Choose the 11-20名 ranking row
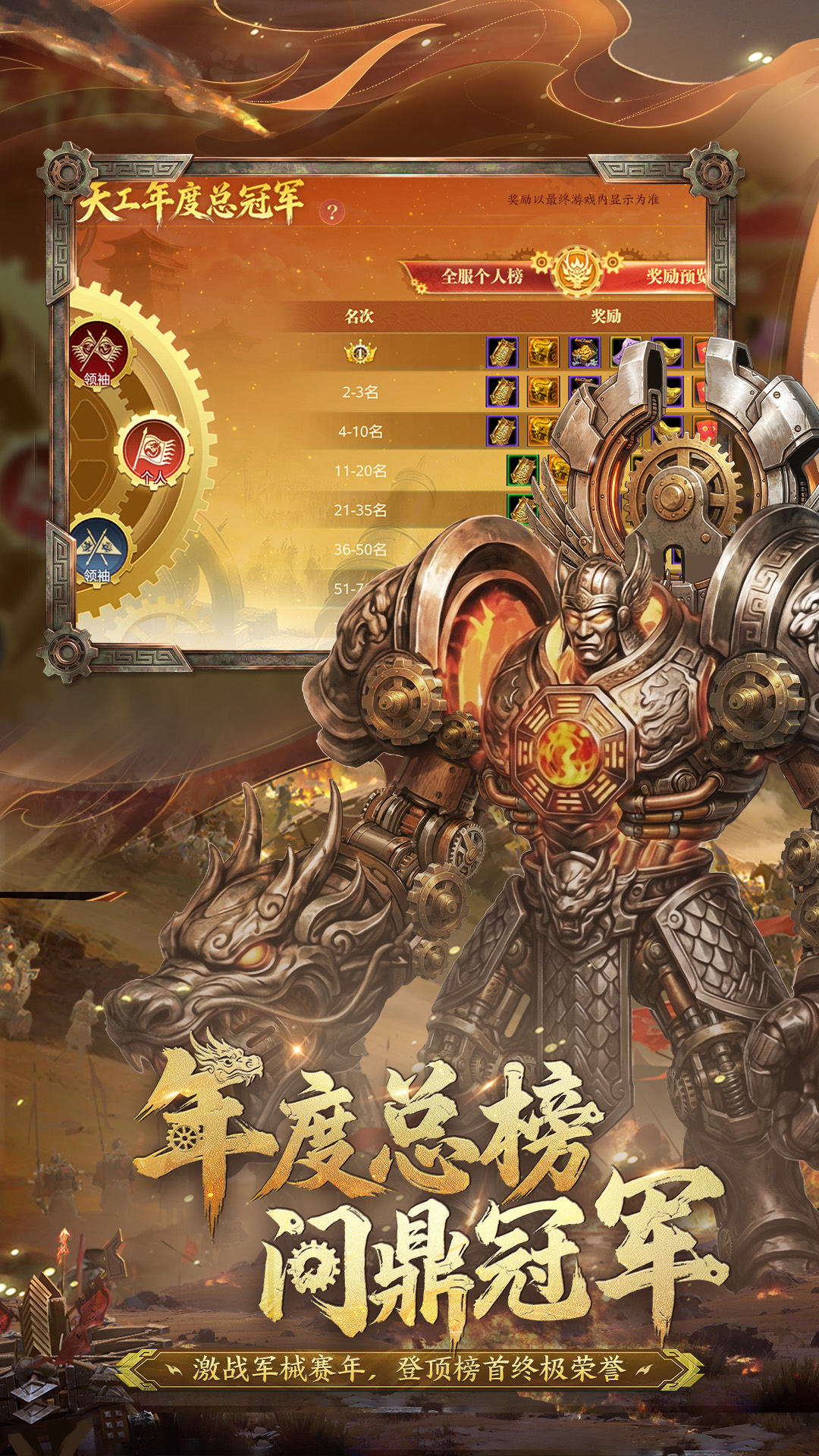This screenshot has height=1456, width=819. coord(360,471)
